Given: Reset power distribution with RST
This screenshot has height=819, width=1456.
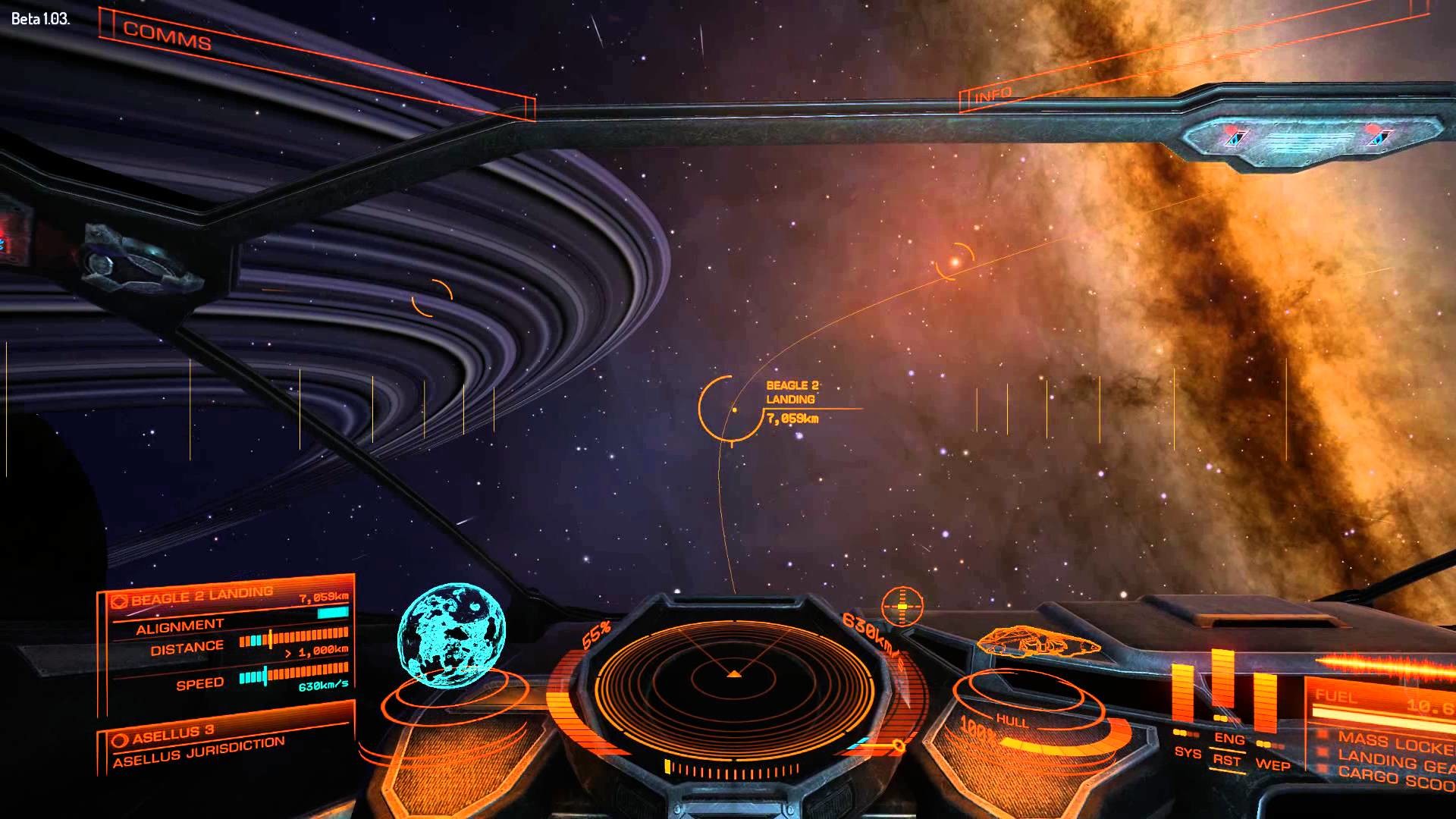Looking at the screenshot, I should click(1226, 761).
